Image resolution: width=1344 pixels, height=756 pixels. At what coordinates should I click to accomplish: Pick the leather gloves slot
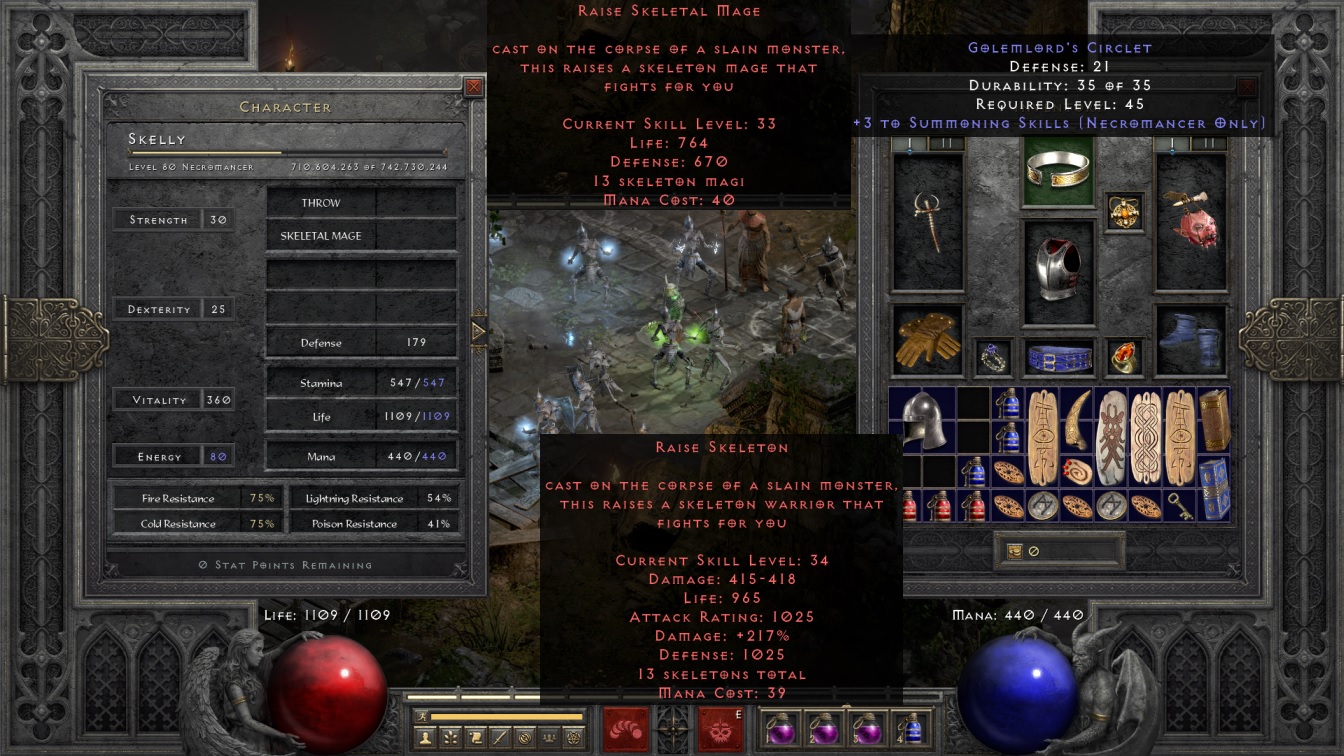tap(927, 338)
